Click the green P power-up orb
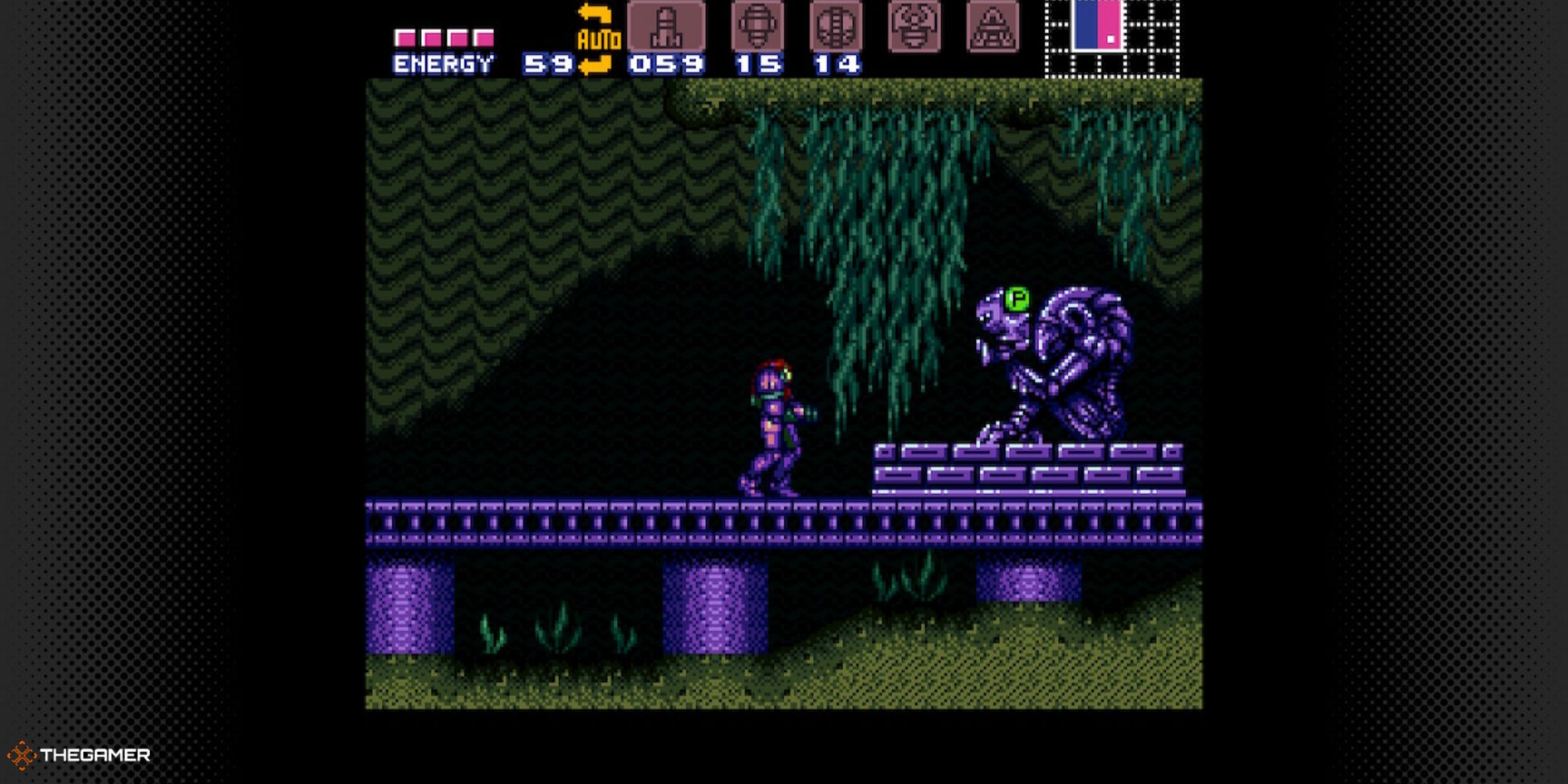 tap(1018, 300)
